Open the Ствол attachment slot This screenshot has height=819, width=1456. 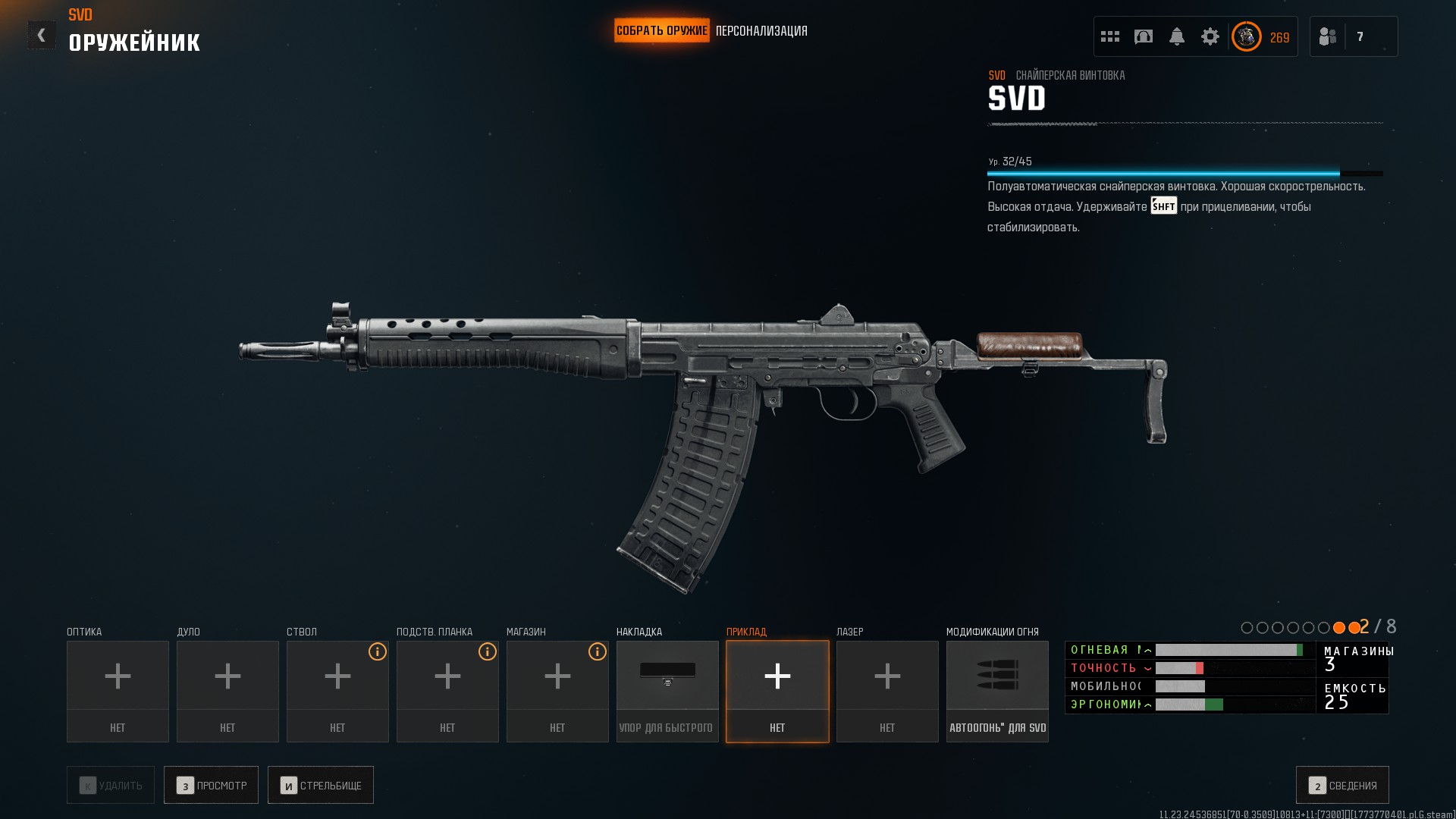(x=337, y=691)
